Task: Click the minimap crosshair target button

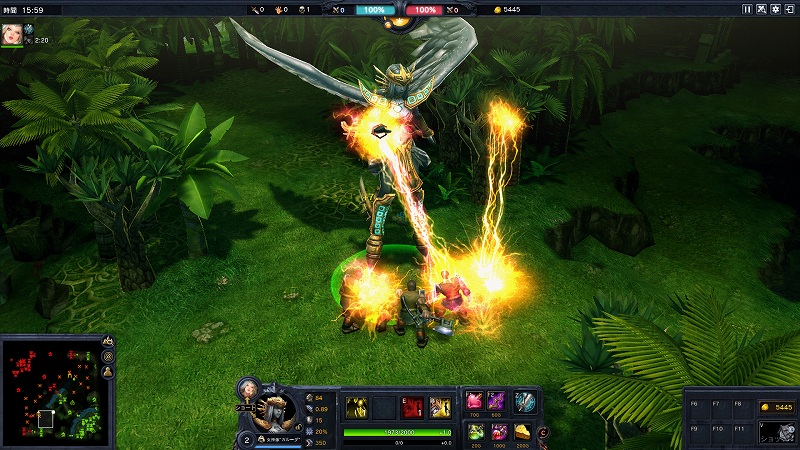Action: [x=107, y=357]
